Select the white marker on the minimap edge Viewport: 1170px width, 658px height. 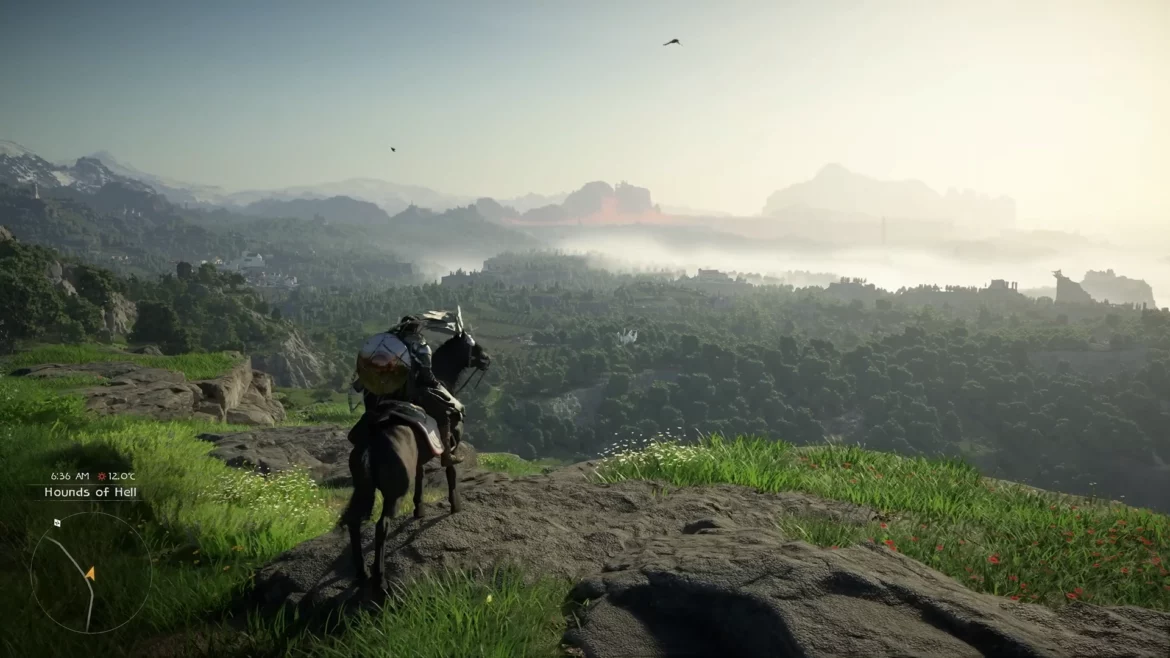[57, 522]
